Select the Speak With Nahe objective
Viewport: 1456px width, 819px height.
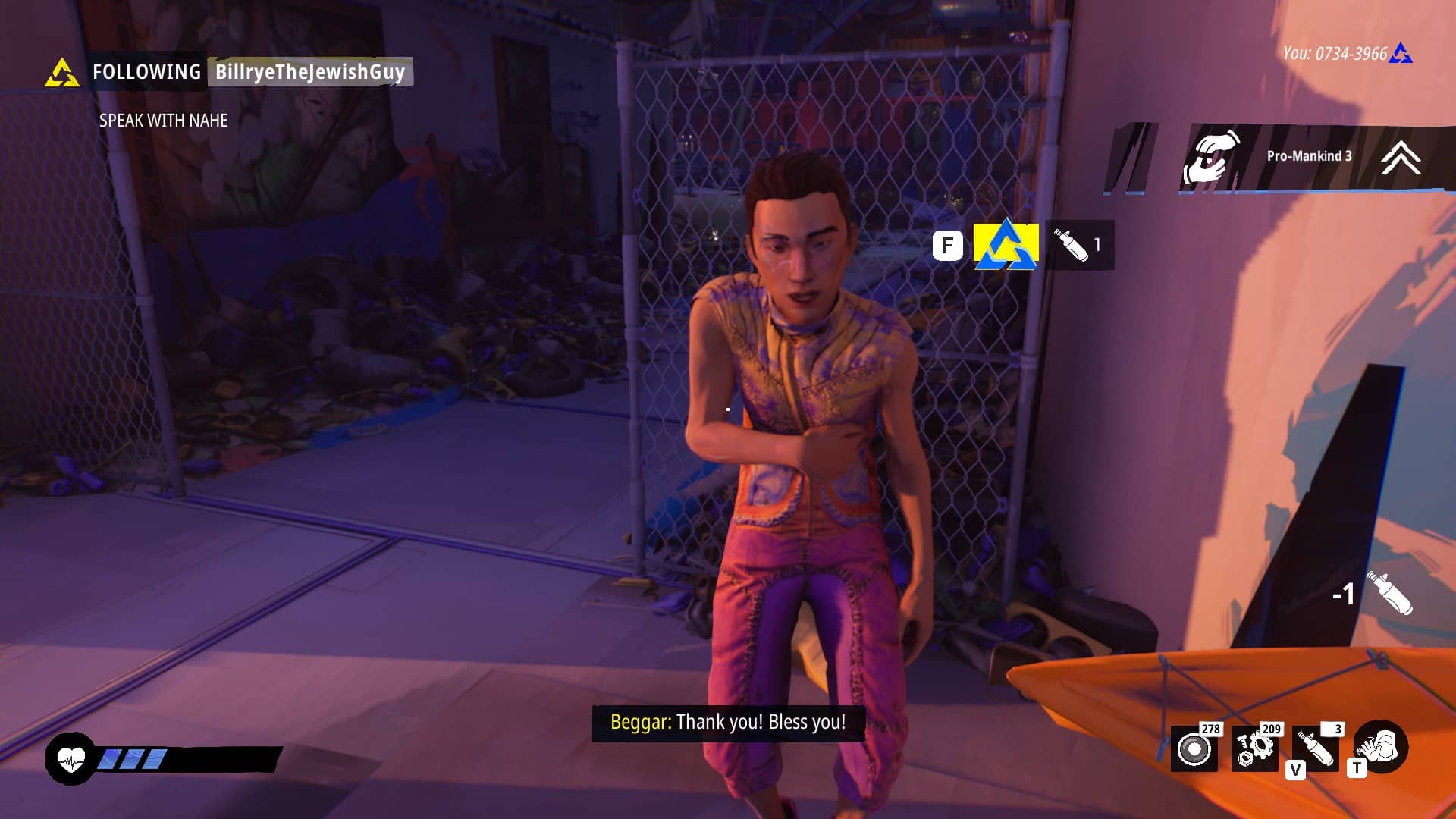(163, 121)
